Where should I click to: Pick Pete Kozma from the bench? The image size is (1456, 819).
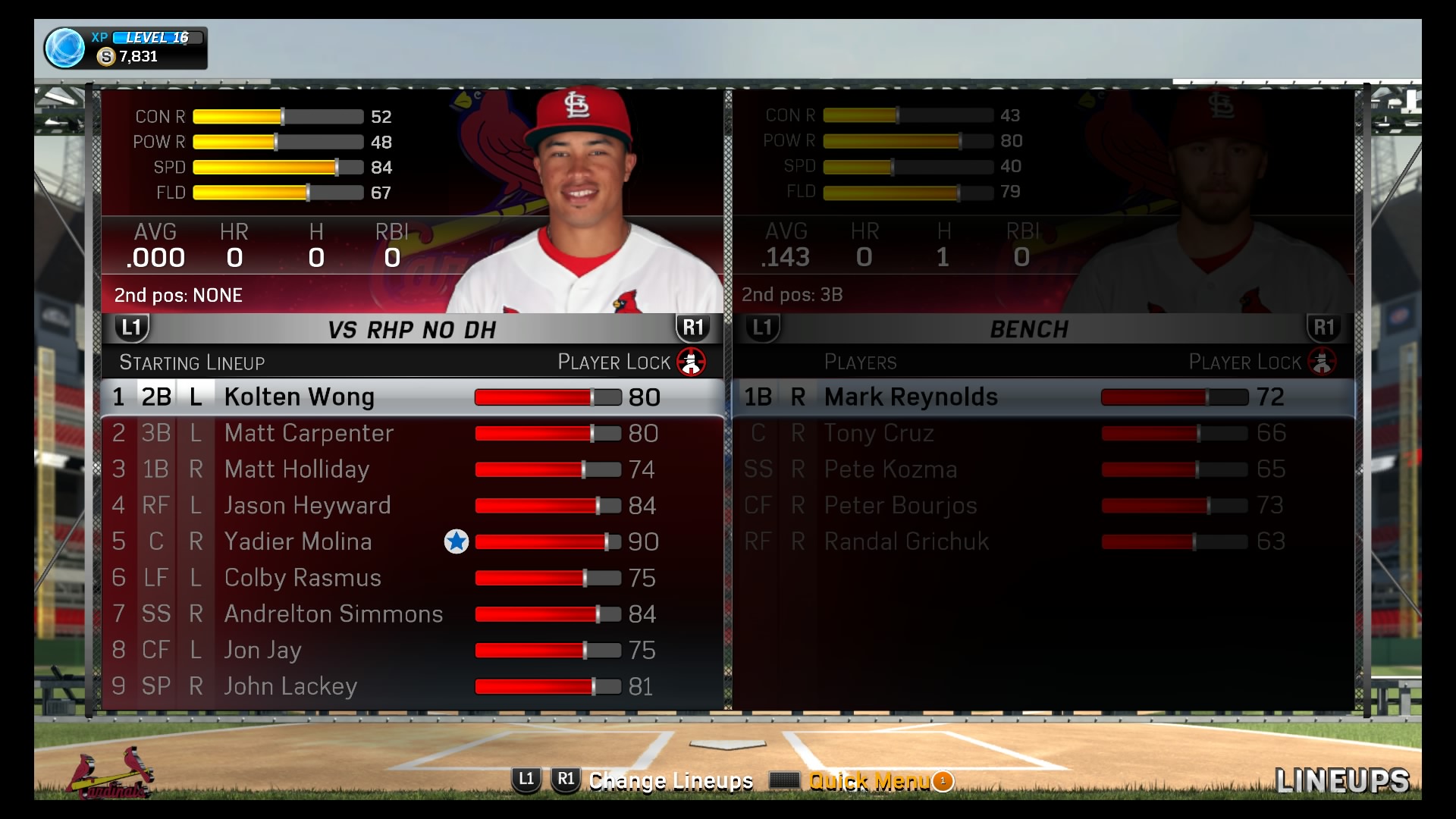click(x=890, y=469)
